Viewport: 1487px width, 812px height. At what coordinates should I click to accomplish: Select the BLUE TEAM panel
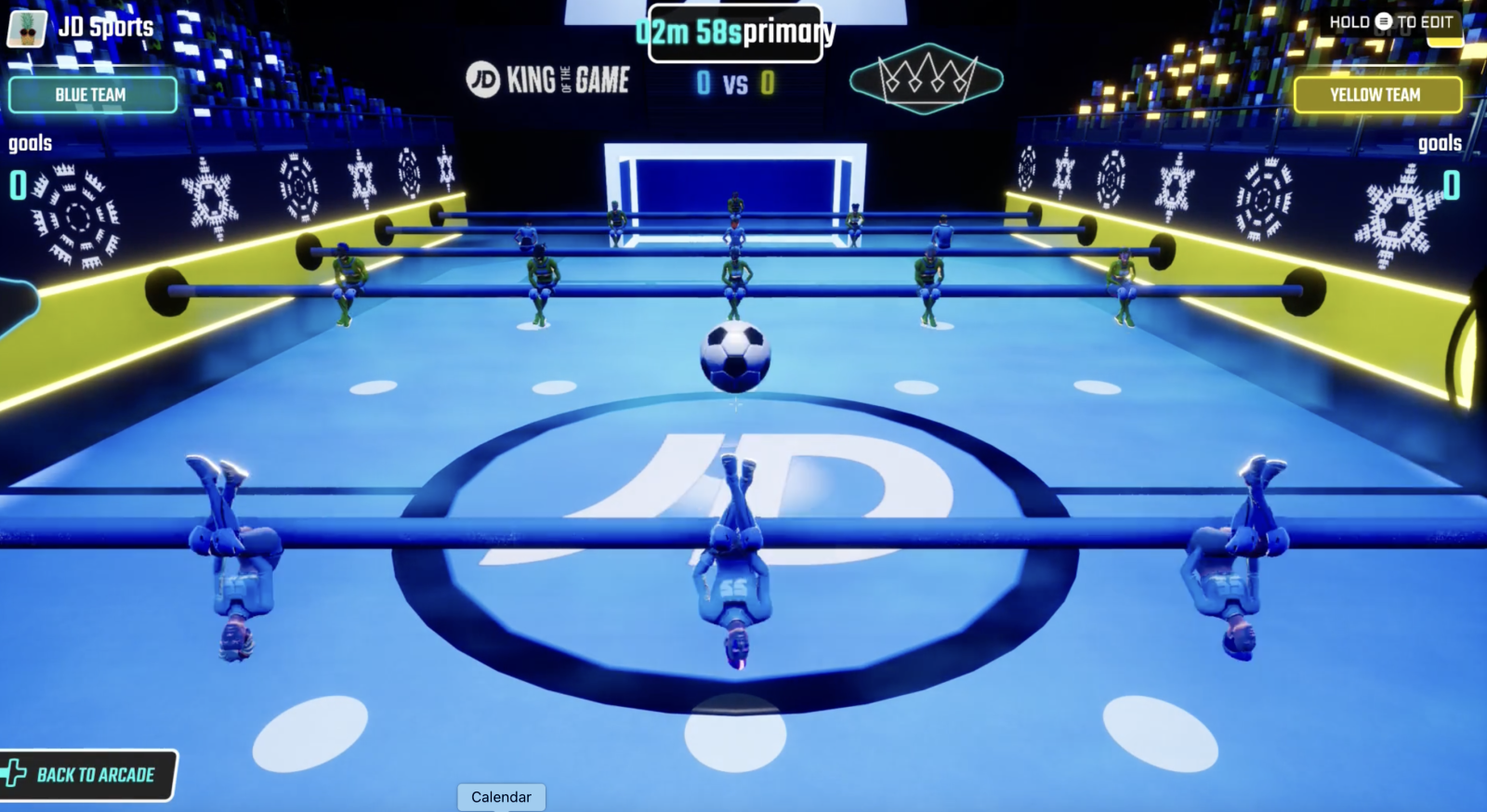point(92,95)
